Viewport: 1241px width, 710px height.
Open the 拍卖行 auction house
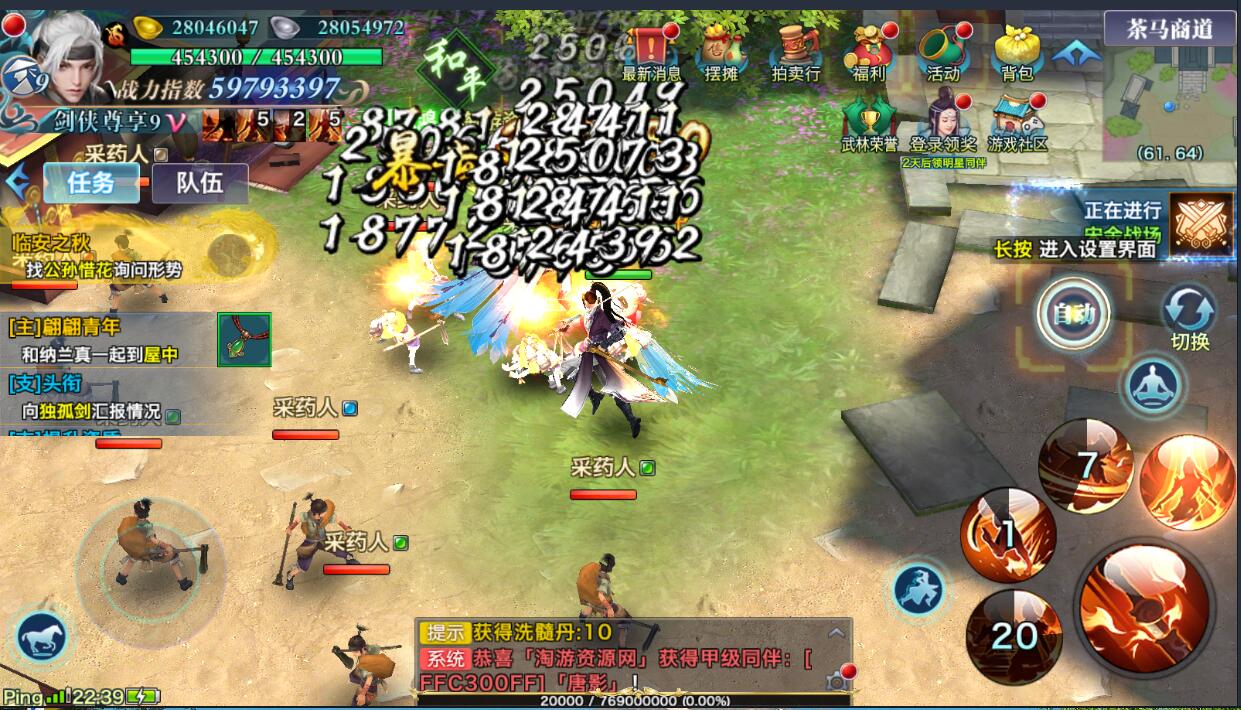point(796,52)
